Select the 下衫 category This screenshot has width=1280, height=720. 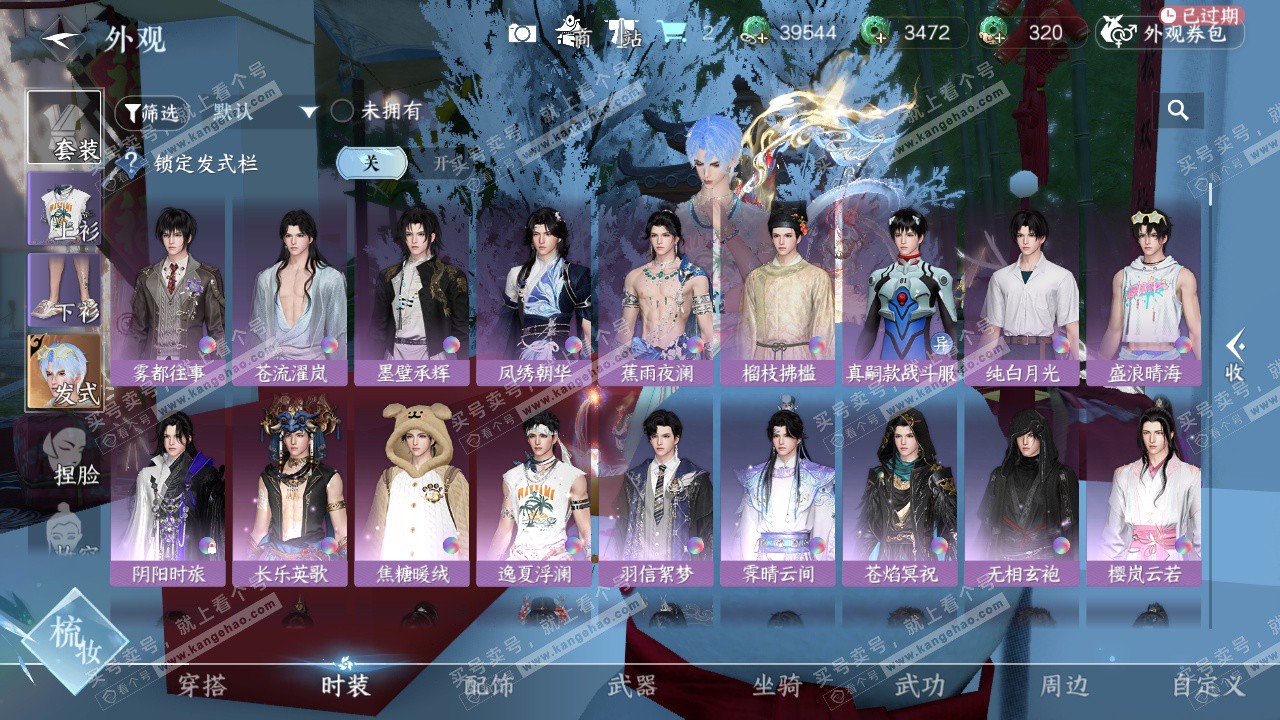point(65,289)
